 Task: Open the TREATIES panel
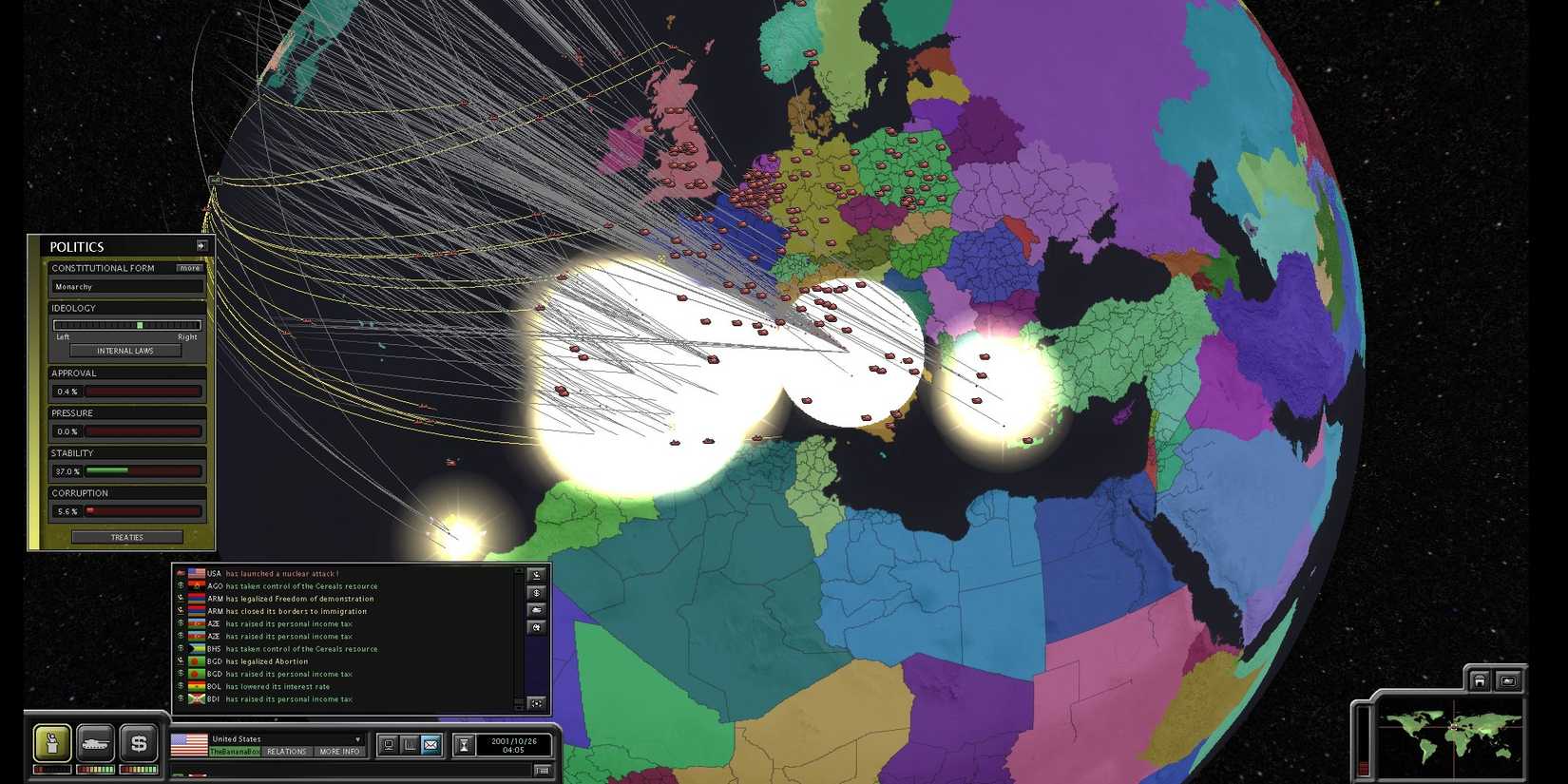tap(125, 537)
